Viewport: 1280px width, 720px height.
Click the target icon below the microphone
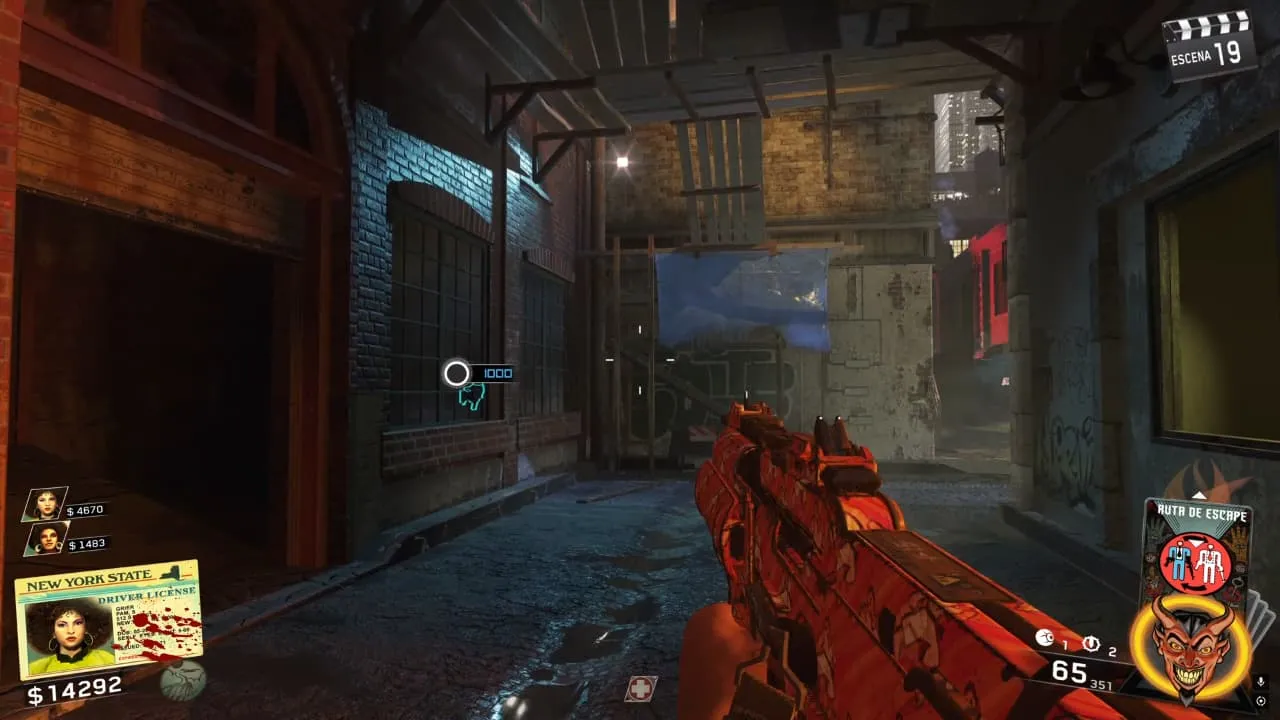(1260, 700)
